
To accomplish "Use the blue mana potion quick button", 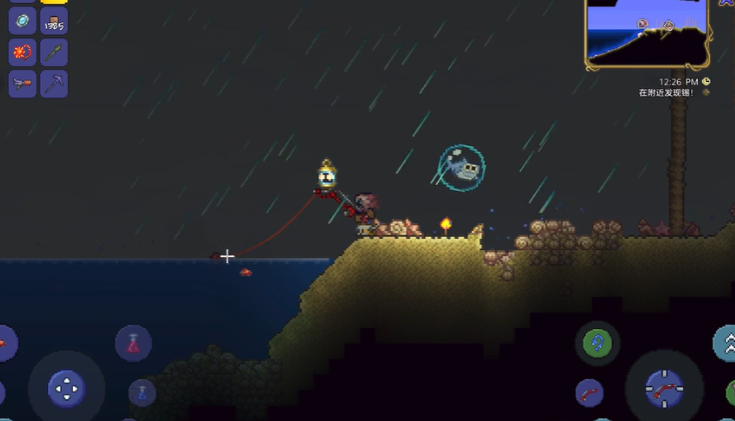I will click(x=142, y=392).
